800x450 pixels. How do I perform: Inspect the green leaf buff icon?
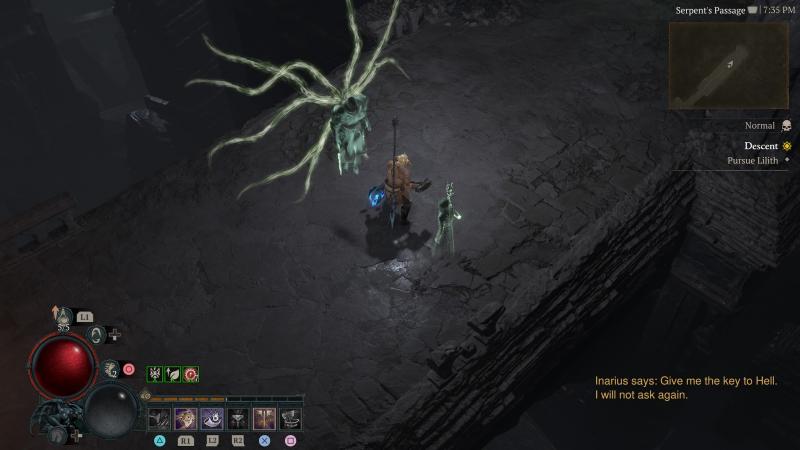click(172, 374)
